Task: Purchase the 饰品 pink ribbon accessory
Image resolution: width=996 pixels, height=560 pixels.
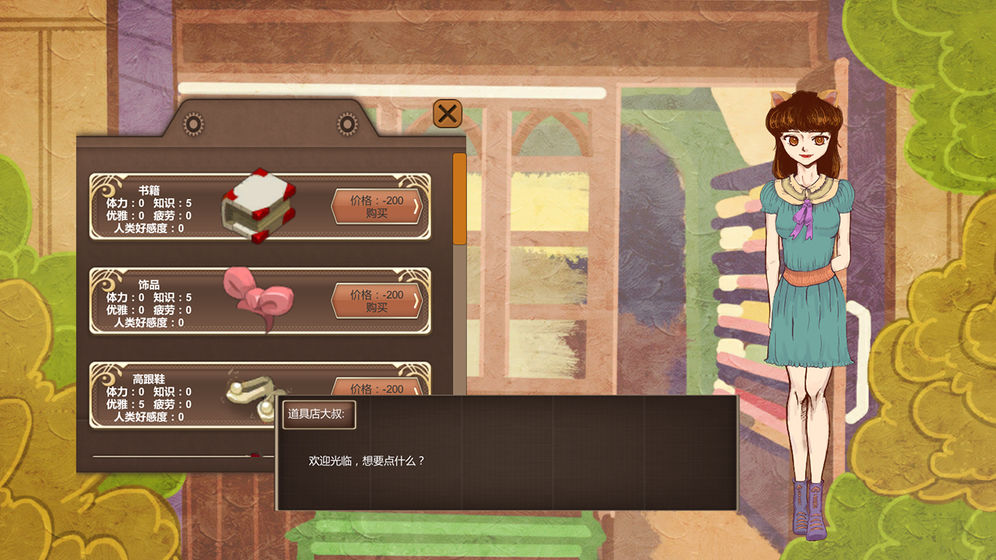Action: [x=376, y=300]
